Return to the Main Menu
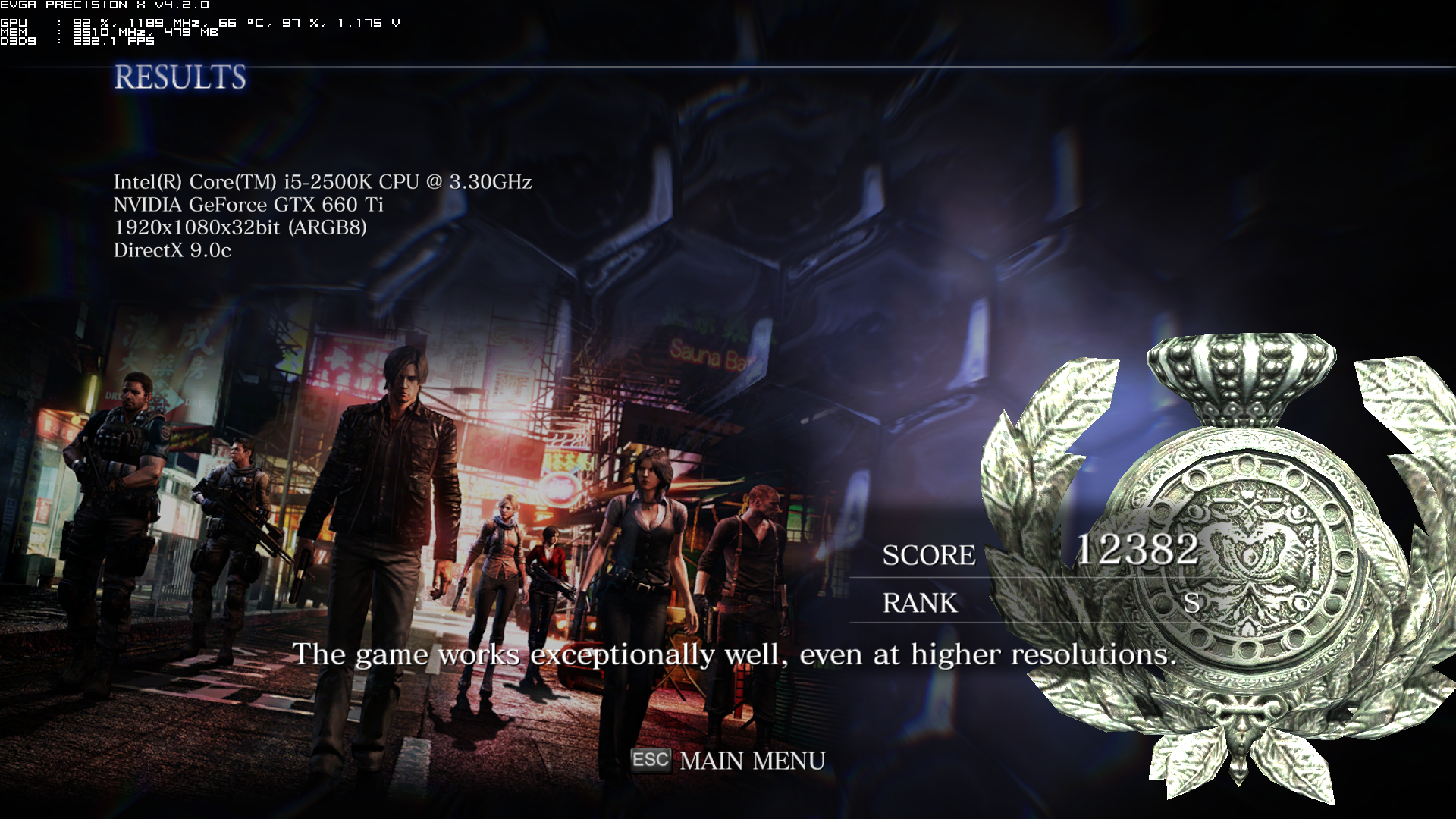The height and width of the screenshot is (819, 1456). 751,761
